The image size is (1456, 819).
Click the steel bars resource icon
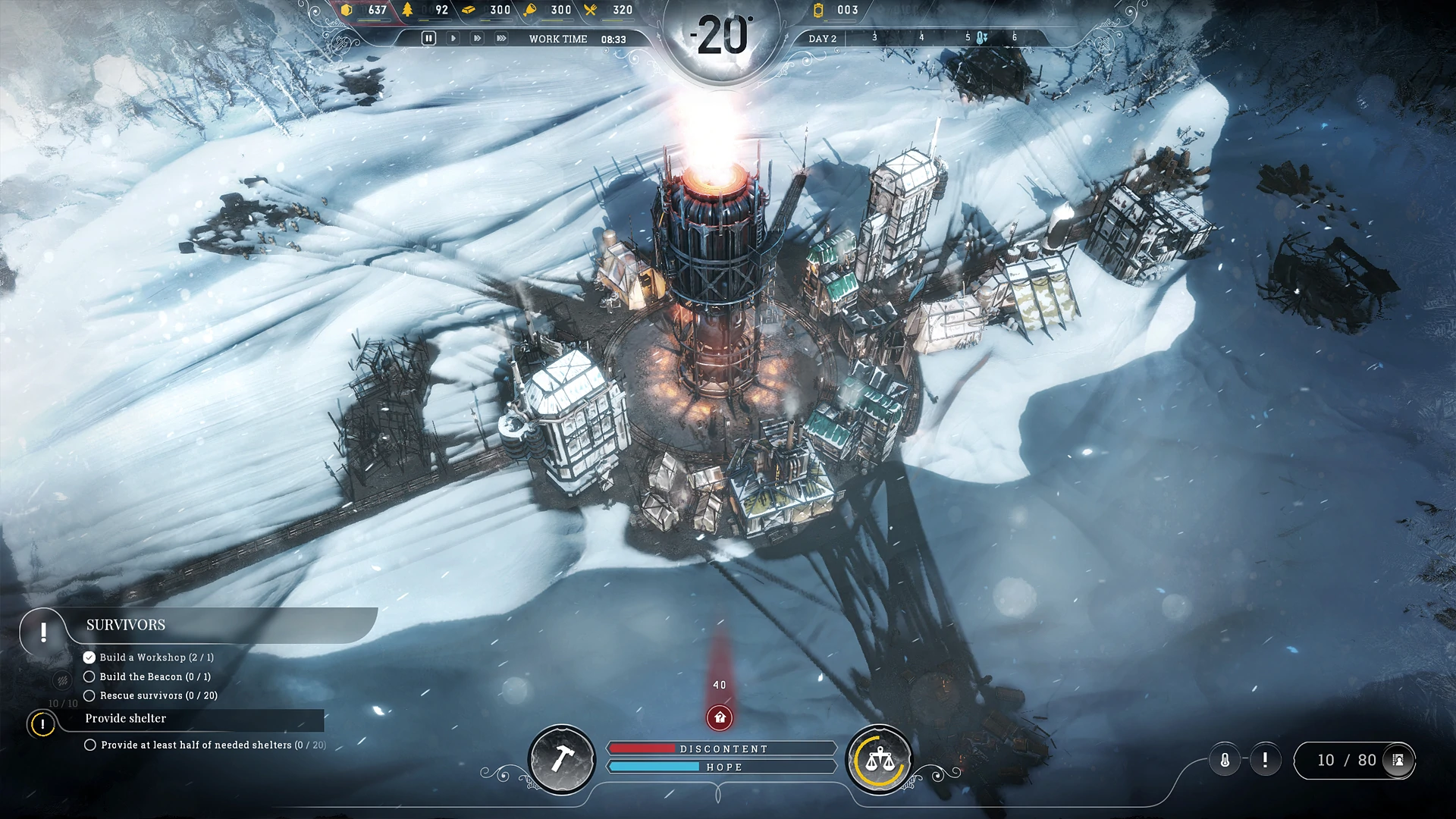pyautogui.click(x=467, y=10)
